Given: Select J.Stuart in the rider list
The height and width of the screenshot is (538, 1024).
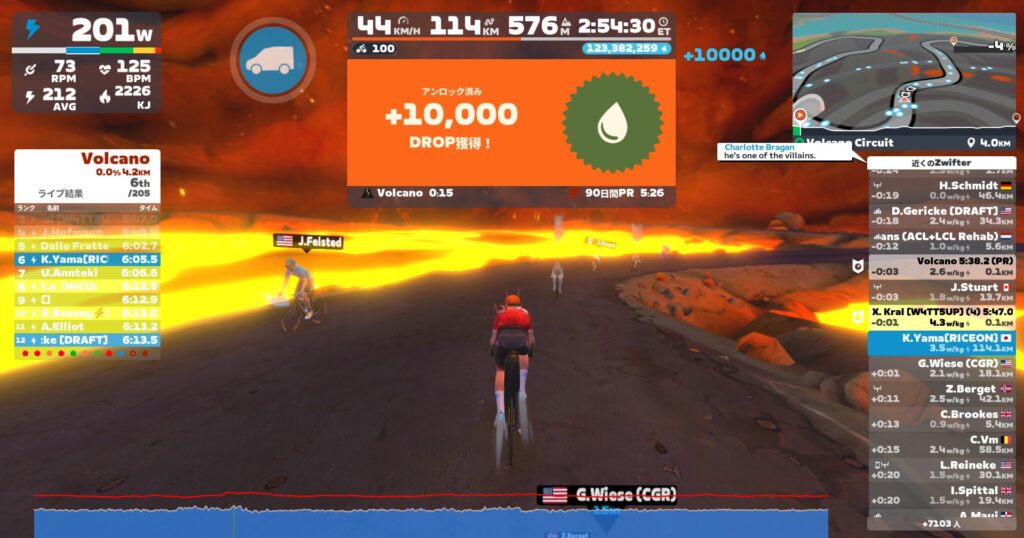Looking at the screenshot, I should click(940, 292).
